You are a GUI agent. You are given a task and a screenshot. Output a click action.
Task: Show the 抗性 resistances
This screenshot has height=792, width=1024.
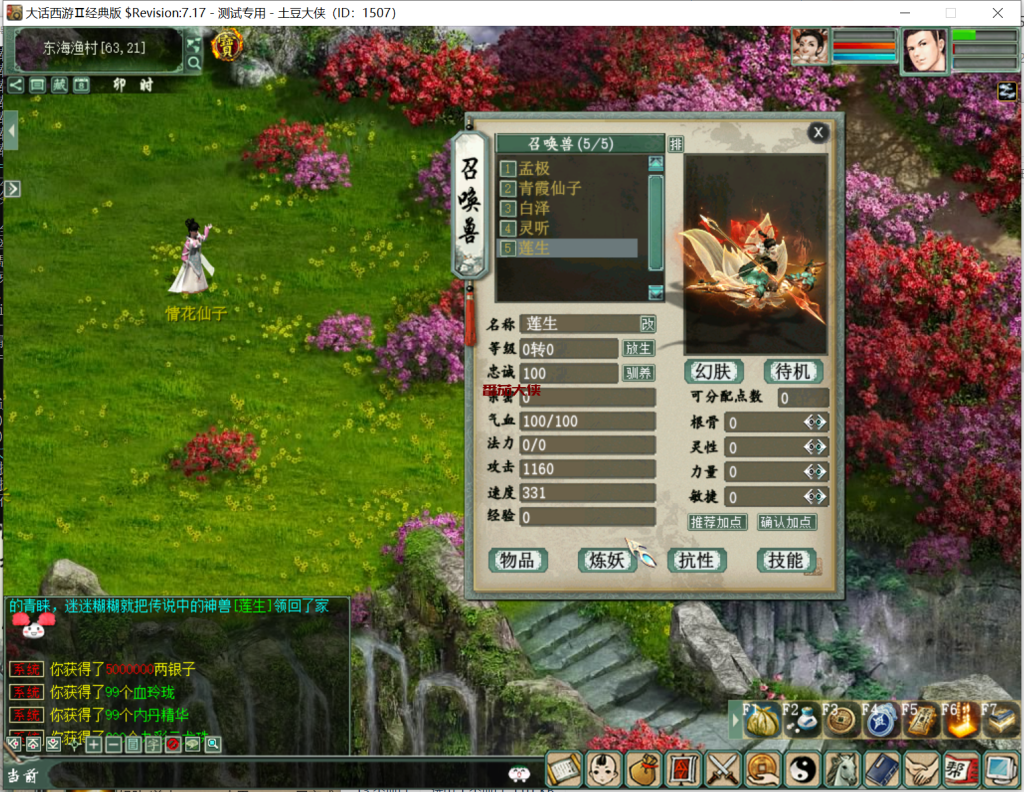(x=696, y=560)
